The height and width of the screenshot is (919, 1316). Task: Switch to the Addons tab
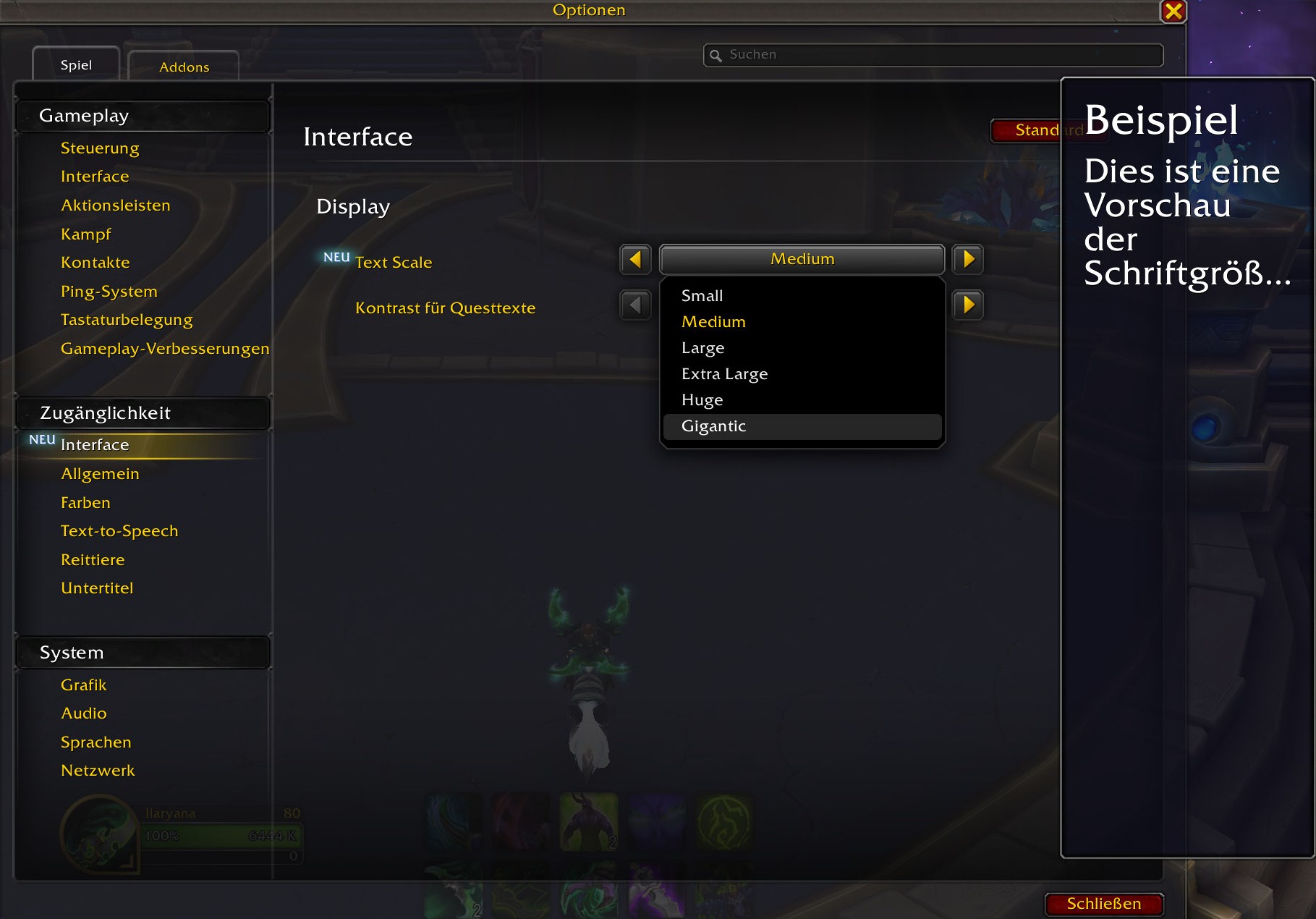[x=184, y=67]
